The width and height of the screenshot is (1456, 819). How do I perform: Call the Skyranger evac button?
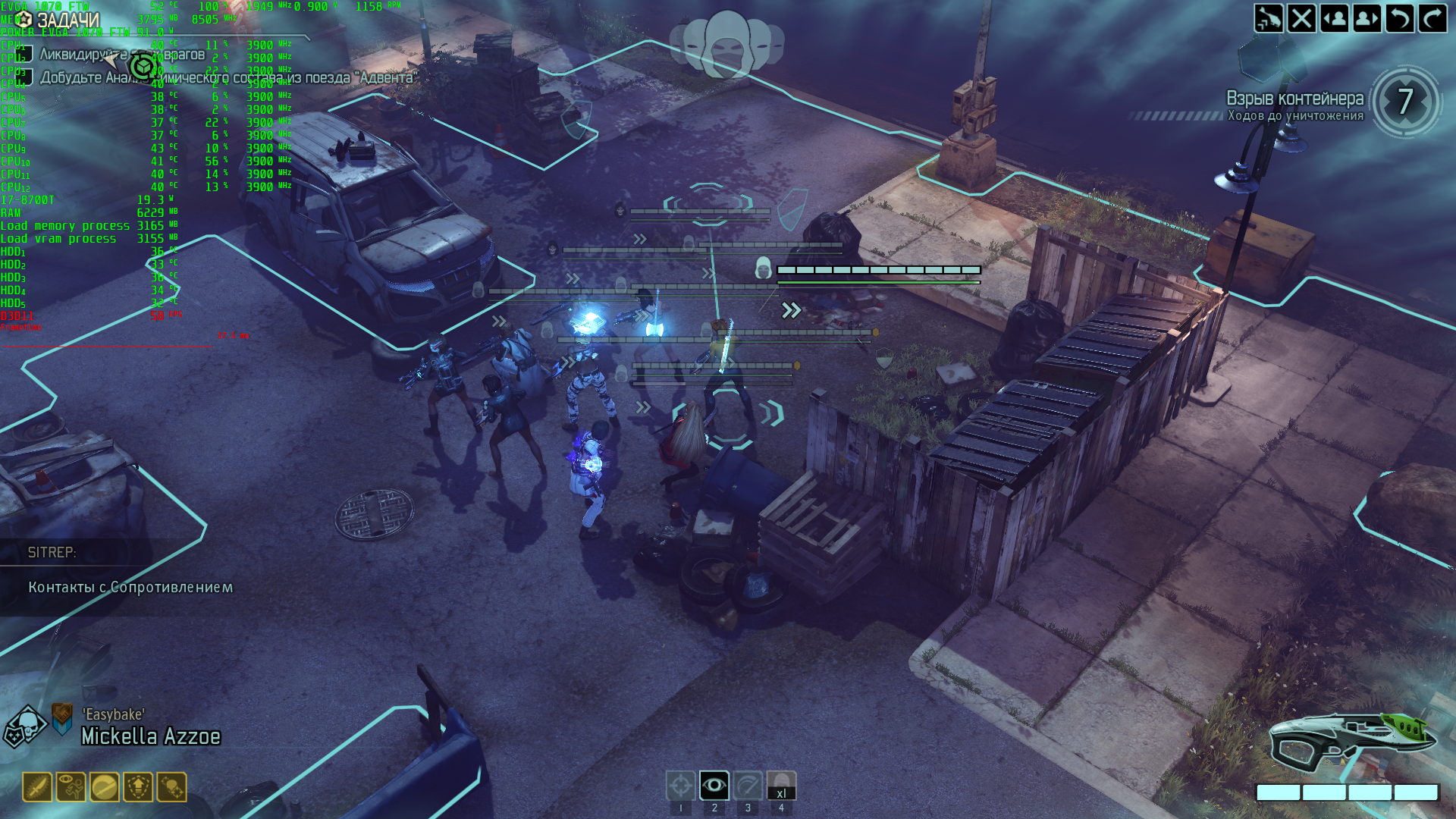pos(1268,18)
